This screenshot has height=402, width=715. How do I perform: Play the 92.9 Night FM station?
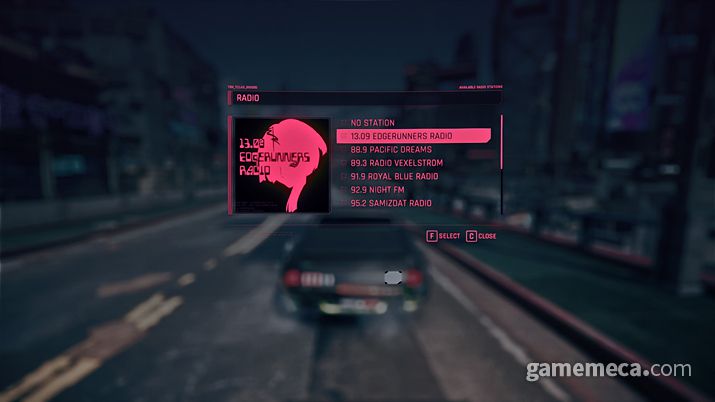[x=383, y=189]
